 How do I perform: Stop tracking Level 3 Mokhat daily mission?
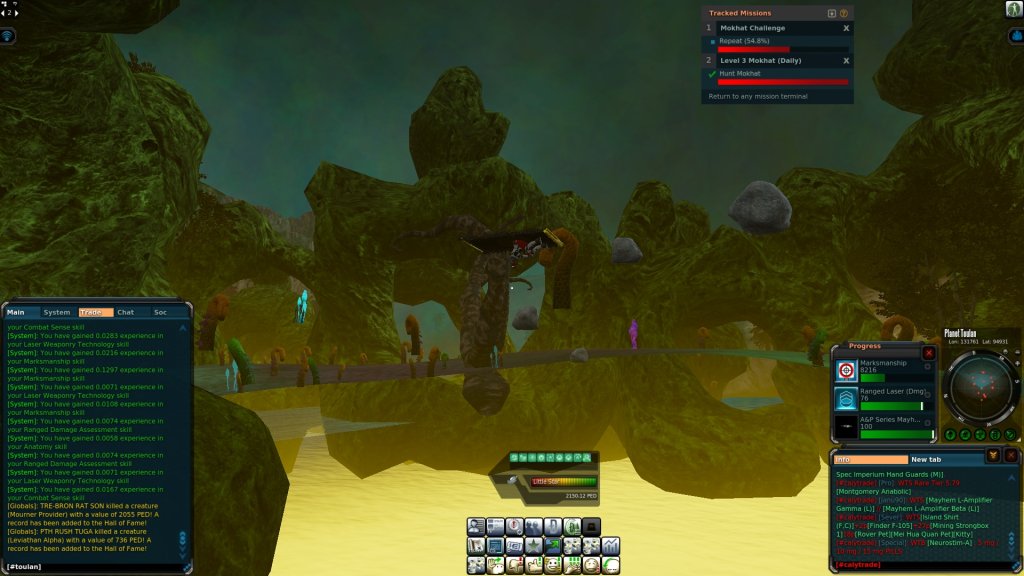point(846,60)
